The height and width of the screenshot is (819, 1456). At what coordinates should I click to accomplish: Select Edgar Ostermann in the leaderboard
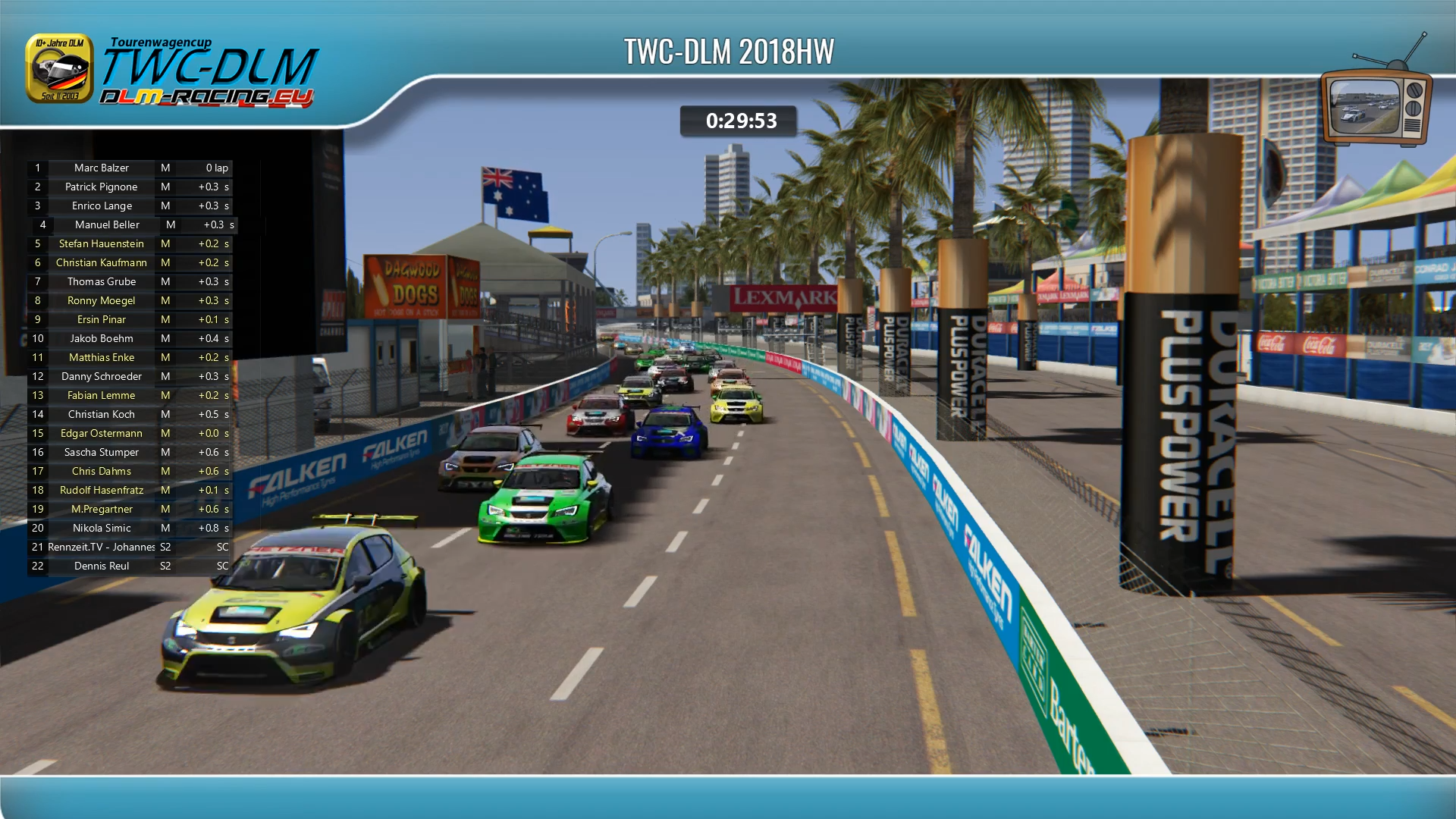point(102,433)
